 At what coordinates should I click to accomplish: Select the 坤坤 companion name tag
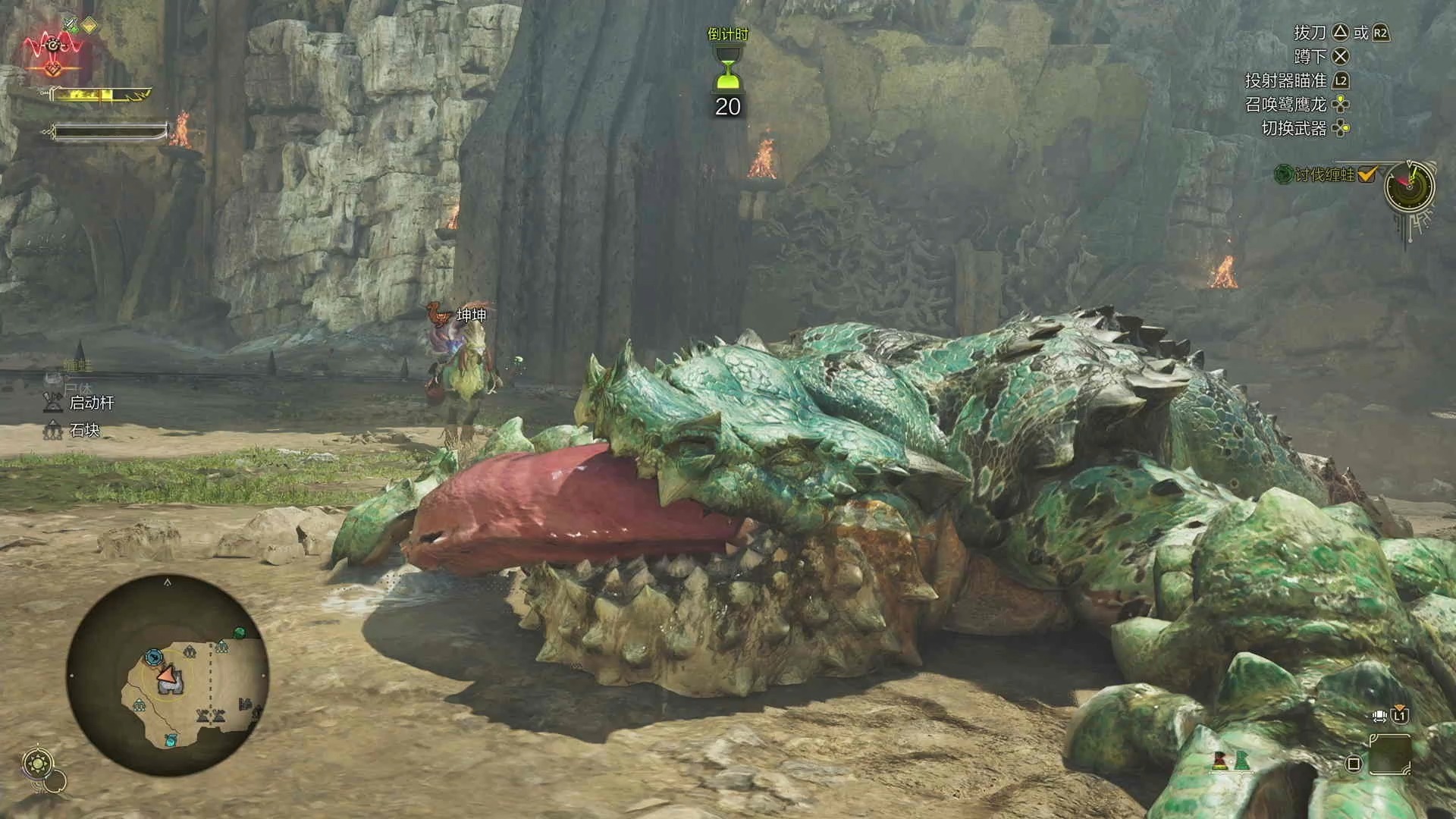point(471,315)
